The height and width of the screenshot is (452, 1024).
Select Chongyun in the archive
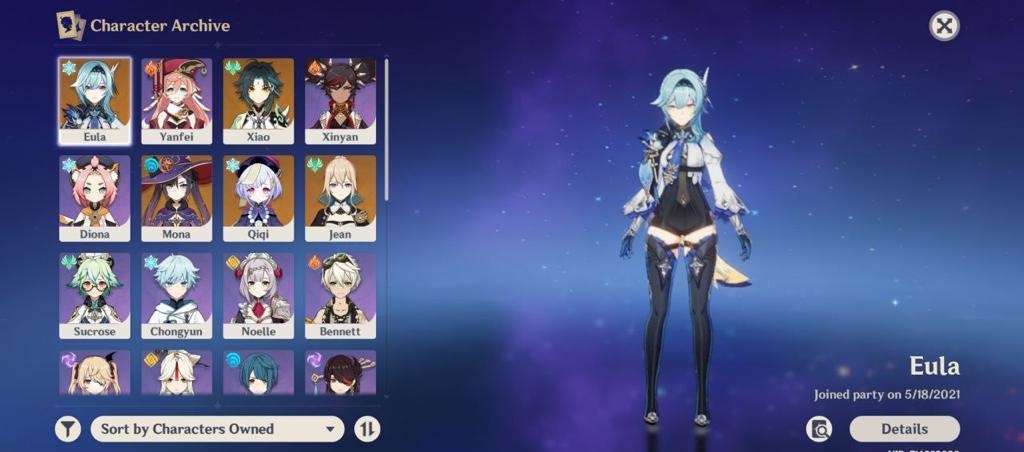[176, 295]
